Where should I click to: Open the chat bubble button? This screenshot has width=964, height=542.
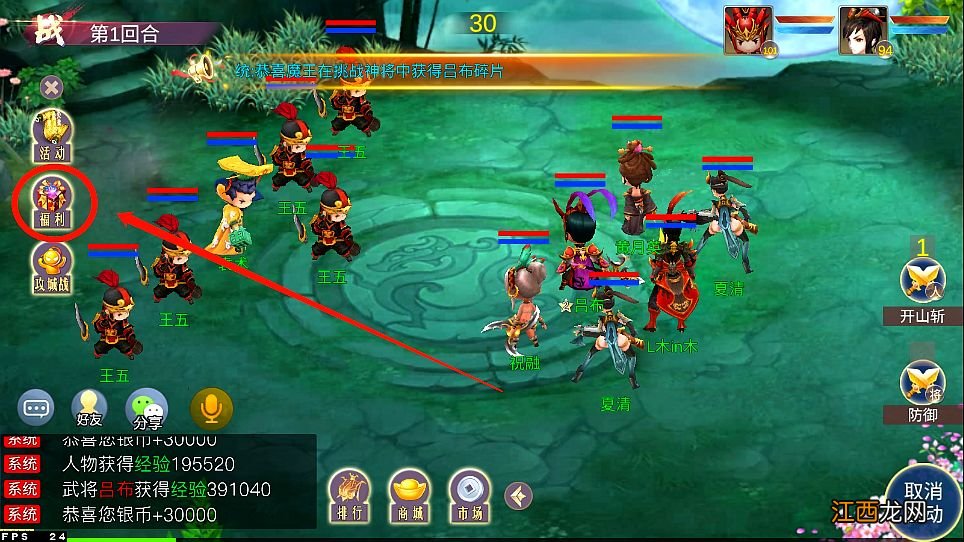tap(38, 408)
